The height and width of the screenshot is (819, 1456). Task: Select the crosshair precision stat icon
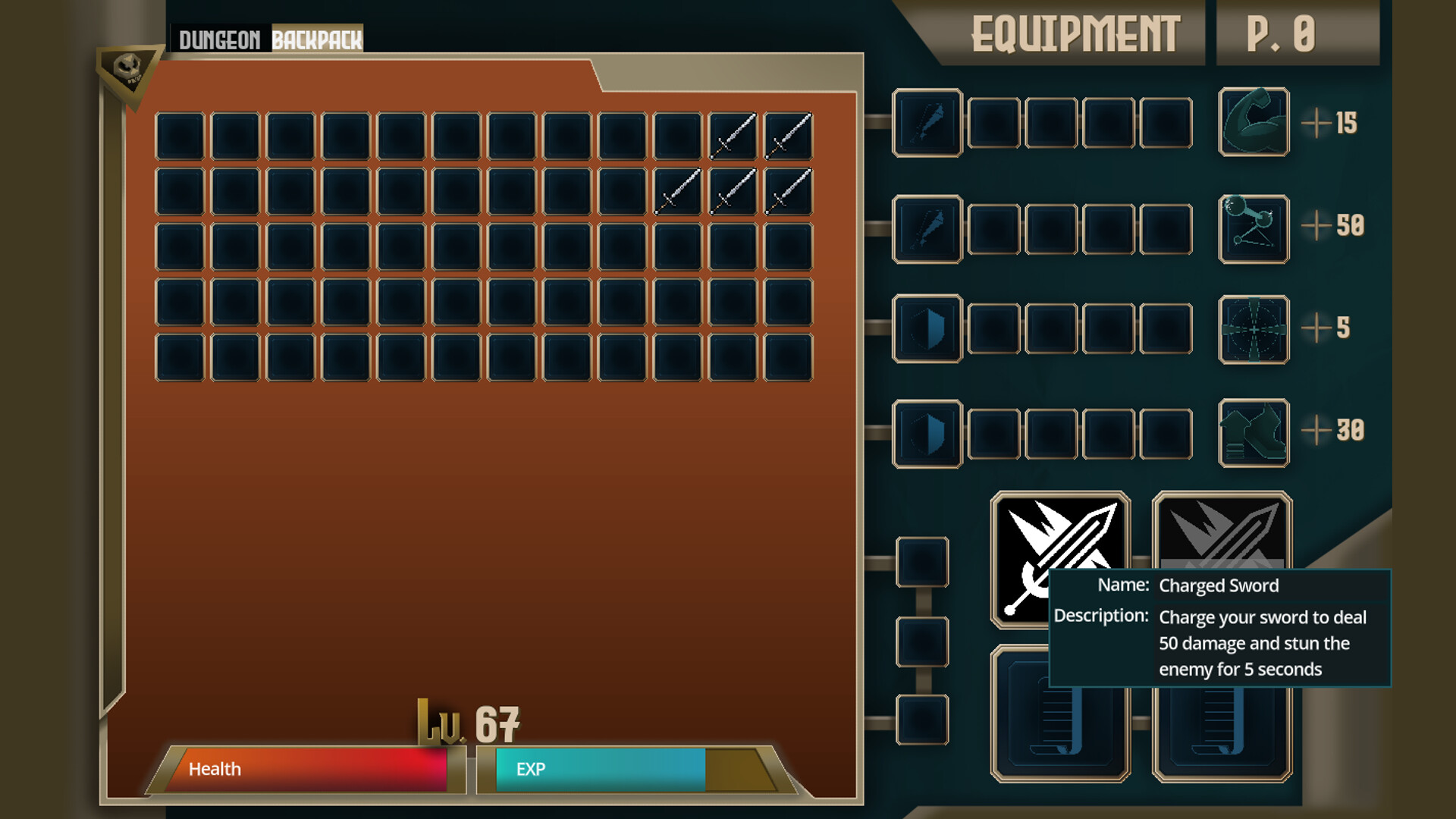point(1254,329)
